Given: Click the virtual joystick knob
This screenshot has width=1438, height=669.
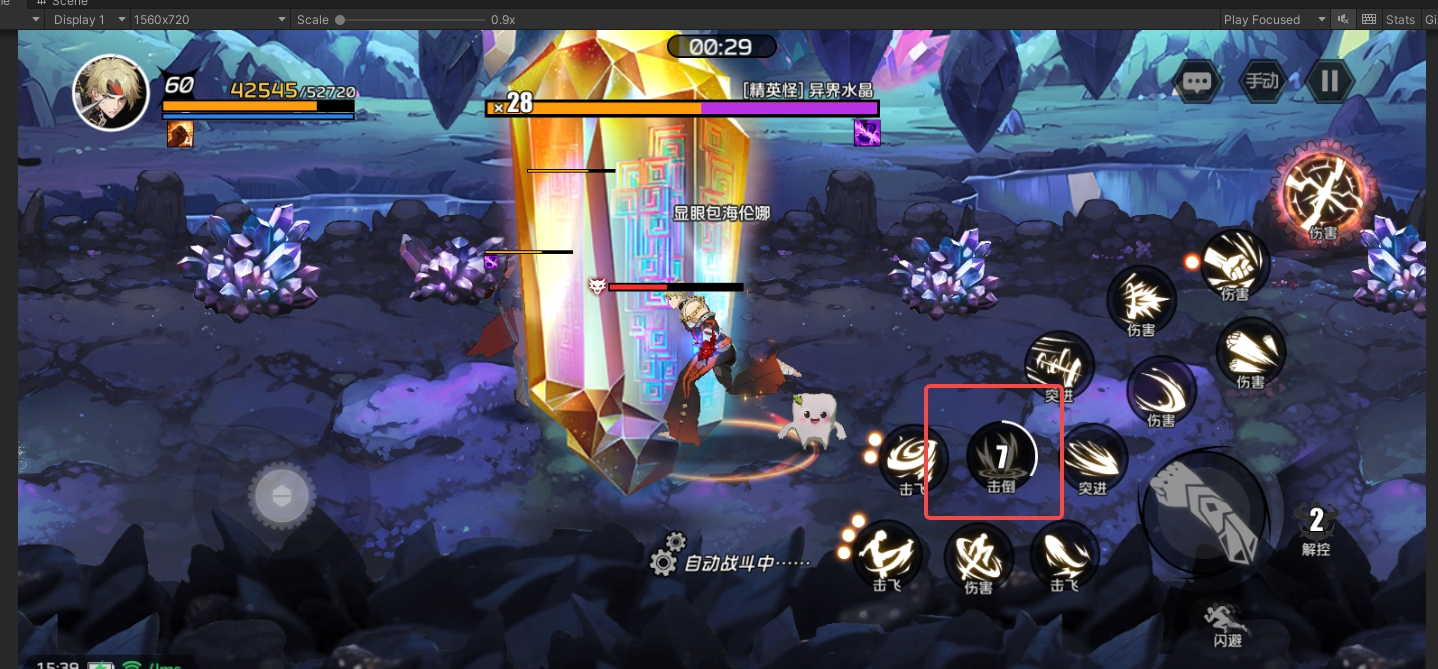Looking at the screenshot, I should tap(281, 496).
